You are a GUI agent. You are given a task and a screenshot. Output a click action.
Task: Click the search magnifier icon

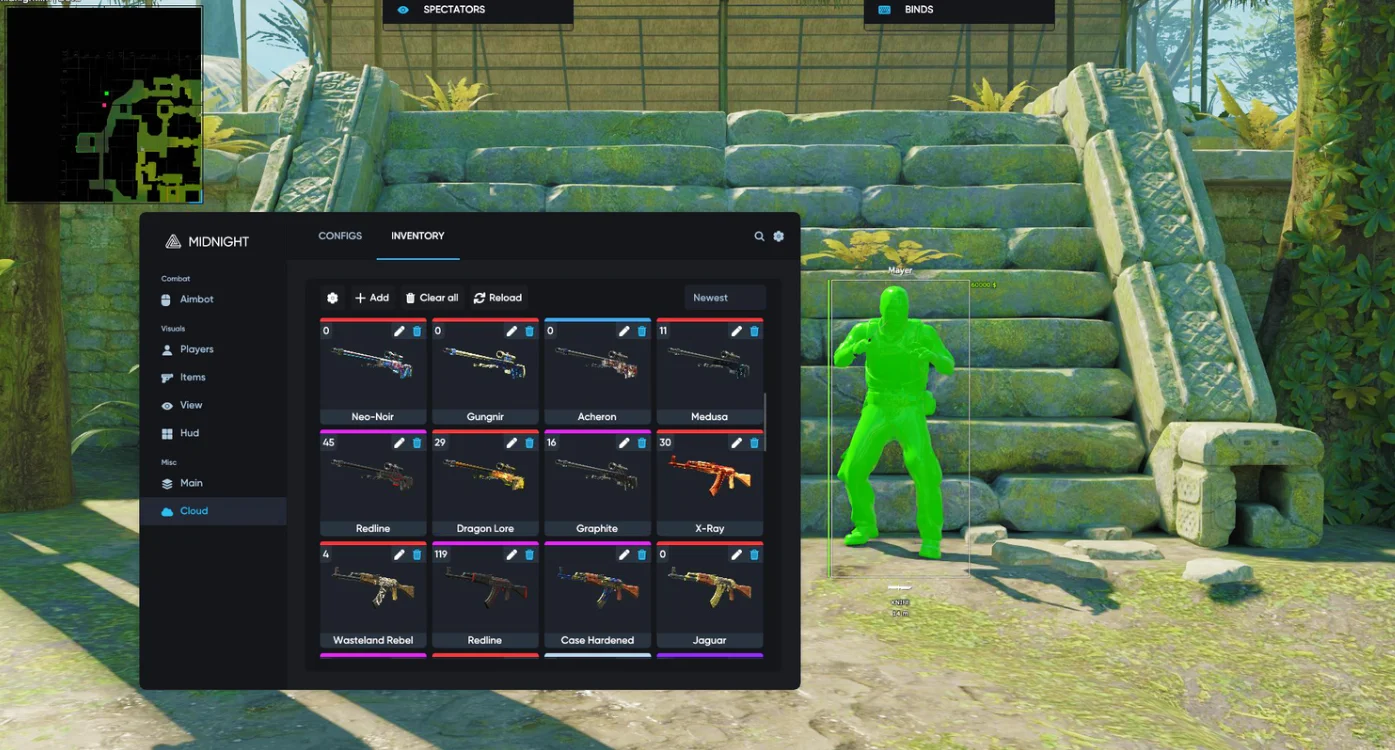click(759, 237)
